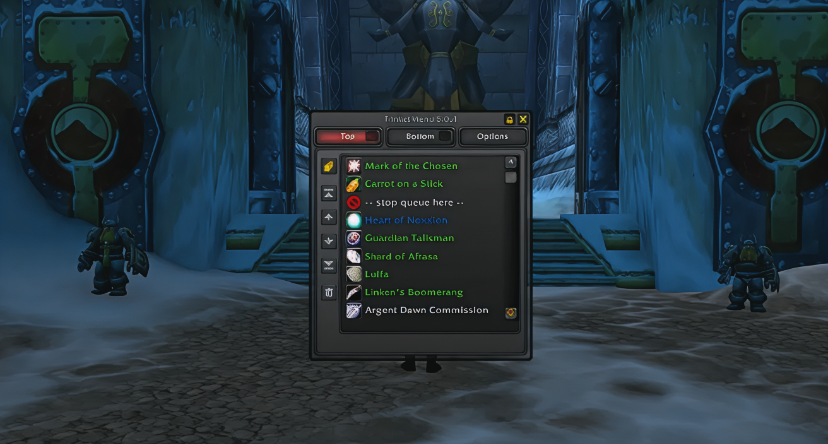Close the Trinket Menu window
828x444 pixels.
tap(523, 119)
